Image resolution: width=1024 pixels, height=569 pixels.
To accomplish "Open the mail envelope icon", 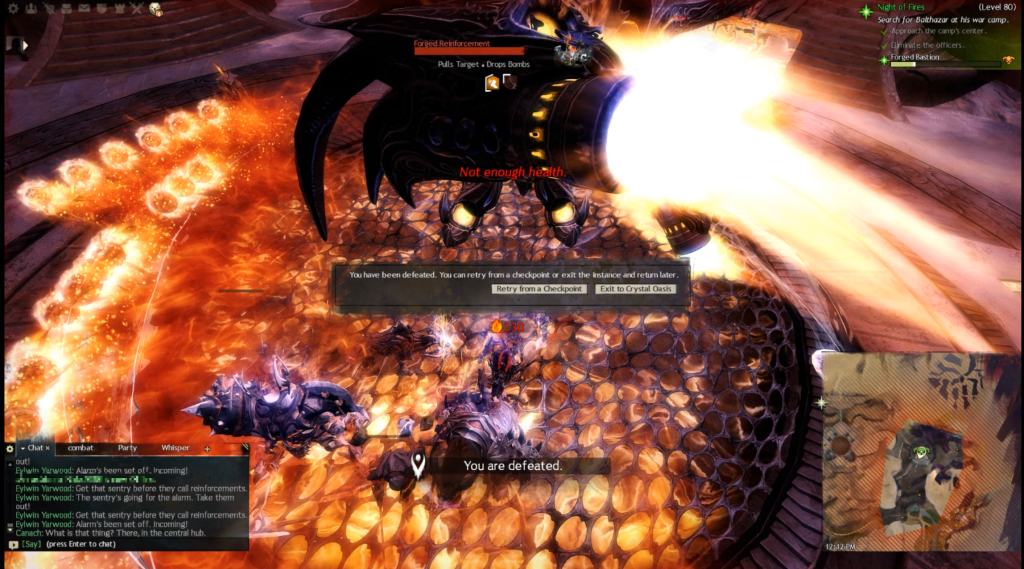I will tap(84, 9).
